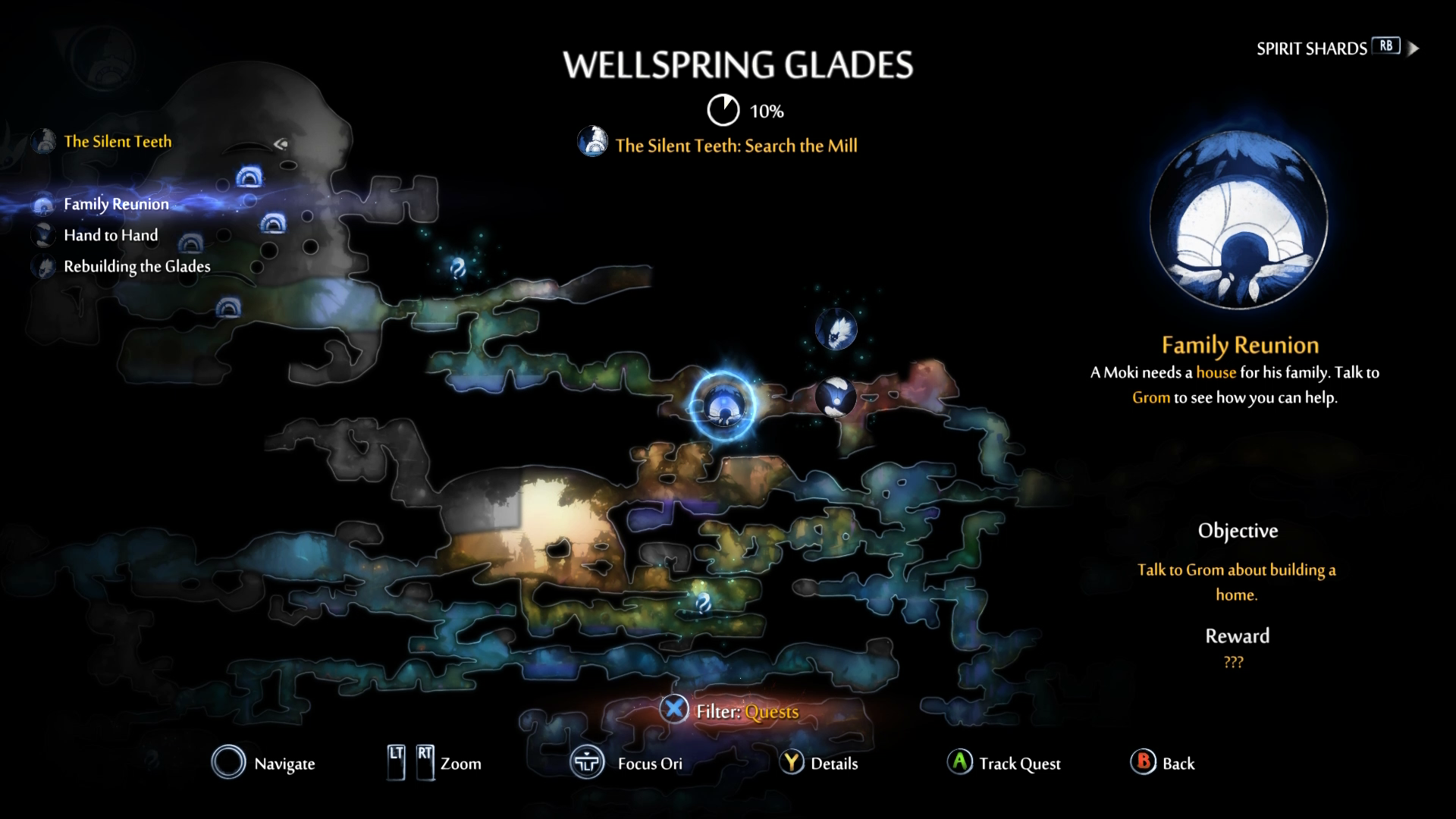
Task: Select the Hand to Hand quest
Action: (x=111, y=235)
